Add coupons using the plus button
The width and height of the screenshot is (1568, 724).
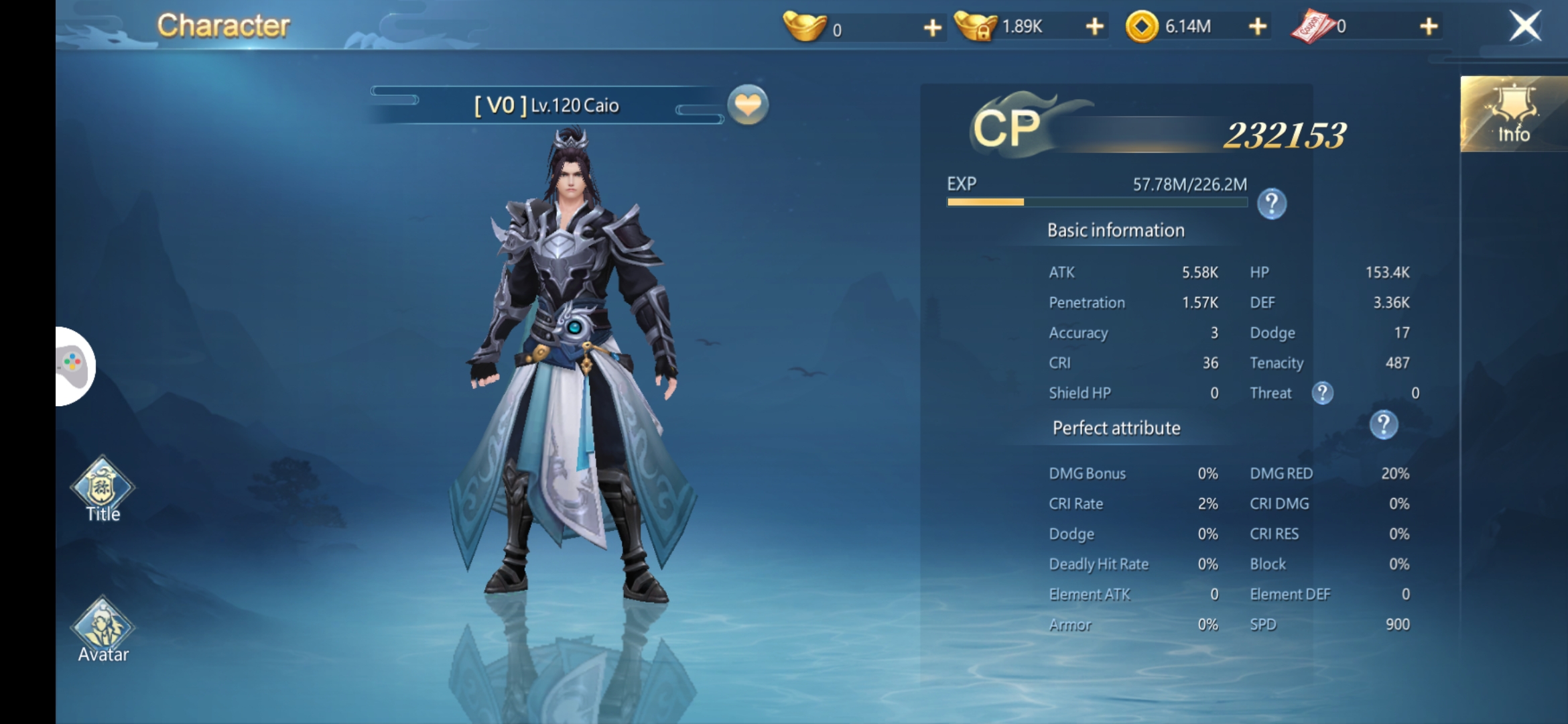coord(1428,27)
